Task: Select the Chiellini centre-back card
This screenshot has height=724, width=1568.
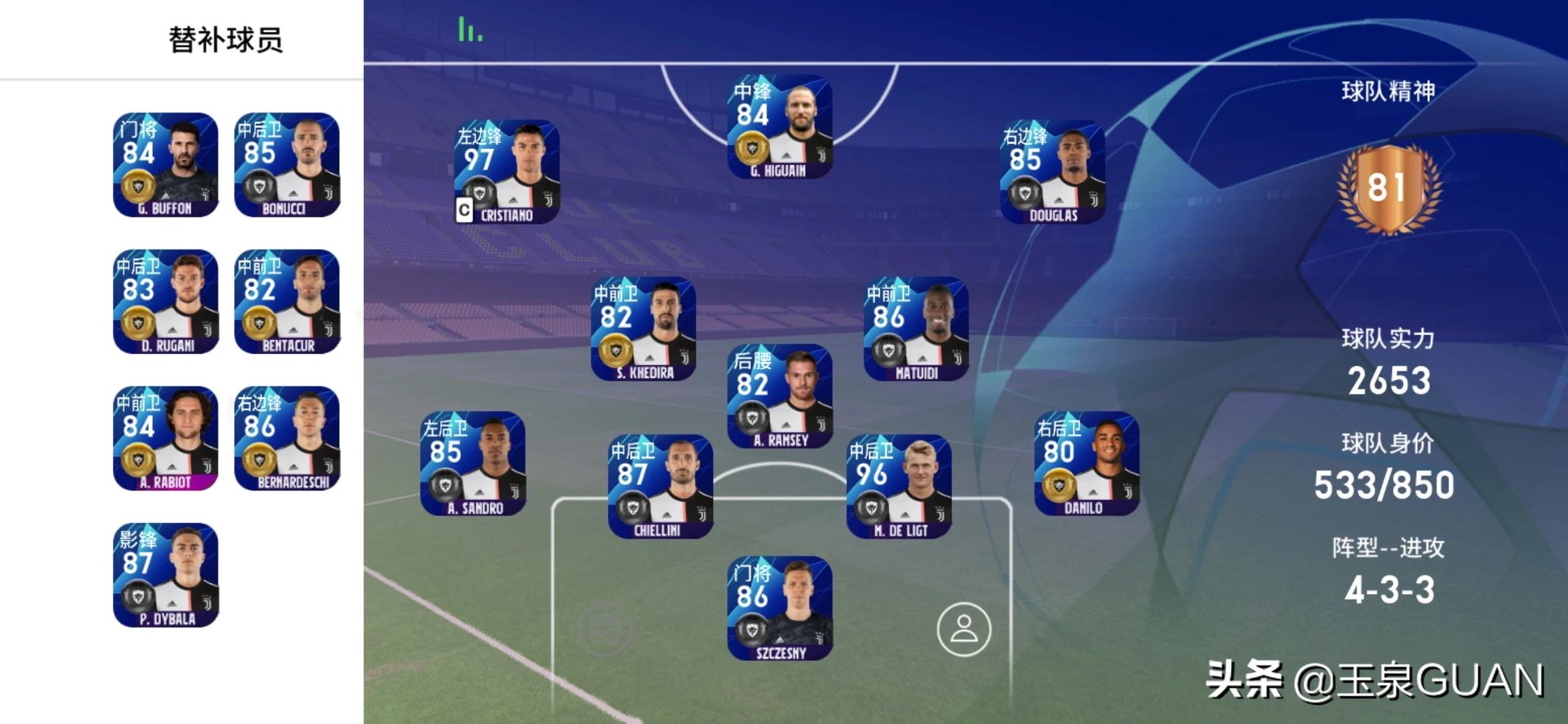Action: (x=661, y=487)
